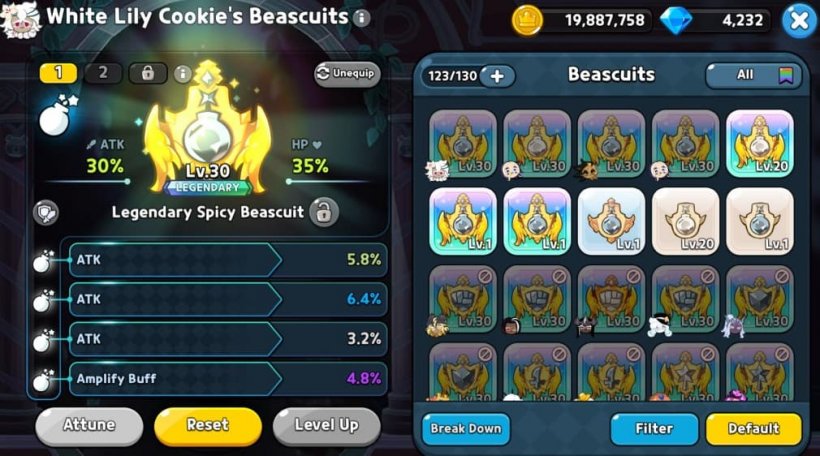Viewport: 820px width, 456px height.
Task: Switch to preset slot 1
Action: pyautogui.click(x=59, y=73)
